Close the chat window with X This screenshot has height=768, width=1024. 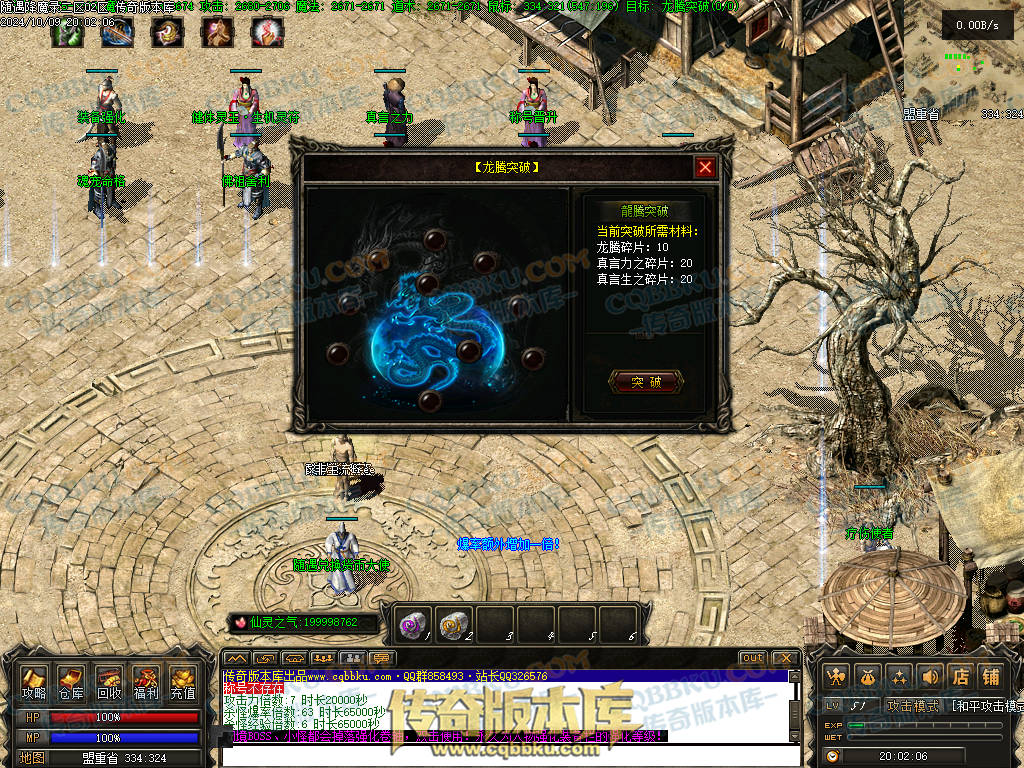click(x=785, y=658)
